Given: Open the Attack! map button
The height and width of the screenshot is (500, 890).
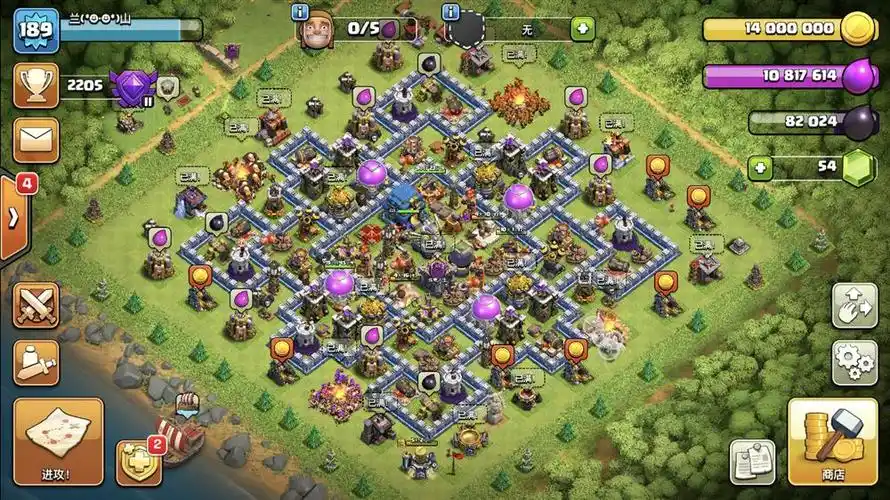Looking at the screenshot, I should [58, 442].
